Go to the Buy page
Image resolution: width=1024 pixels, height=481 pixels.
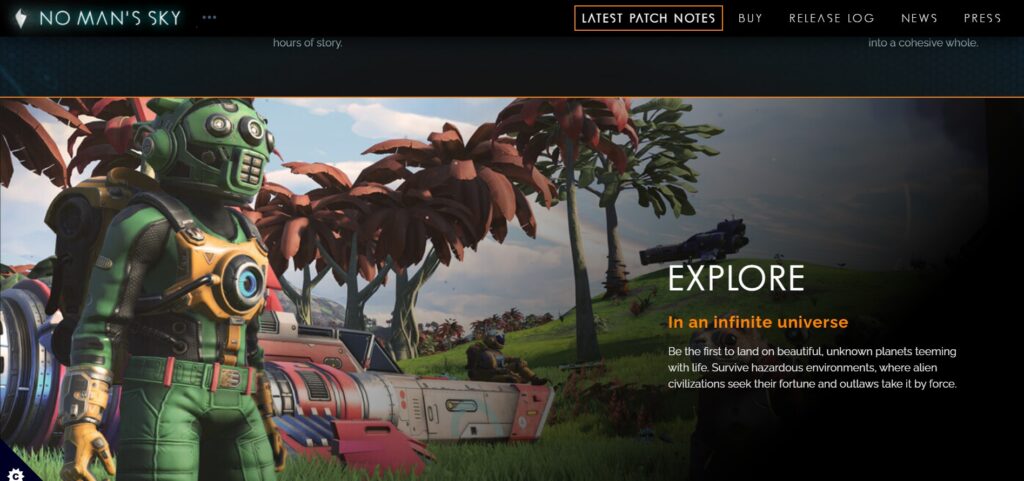point(750,18)
